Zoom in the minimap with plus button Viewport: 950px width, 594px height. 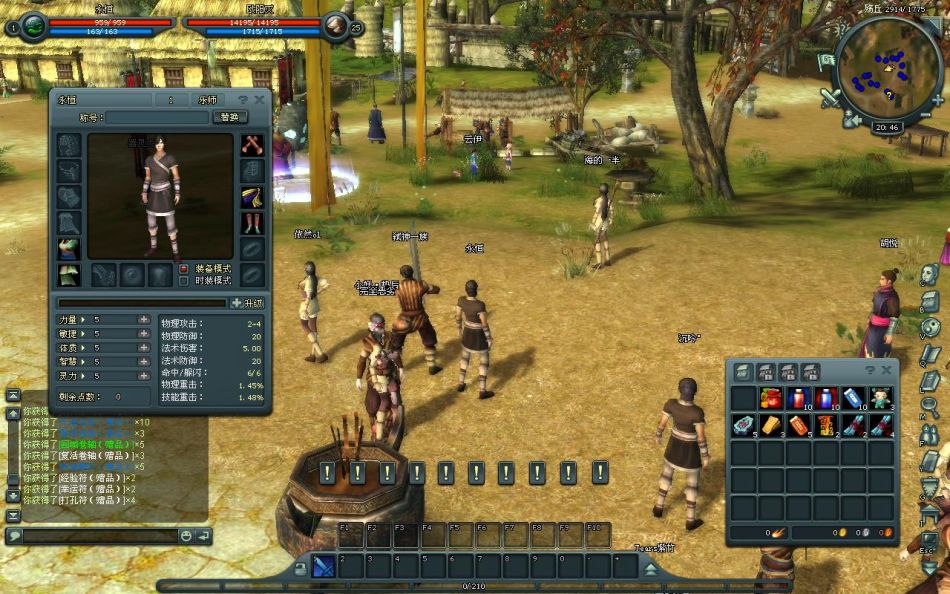pos(937,100)
